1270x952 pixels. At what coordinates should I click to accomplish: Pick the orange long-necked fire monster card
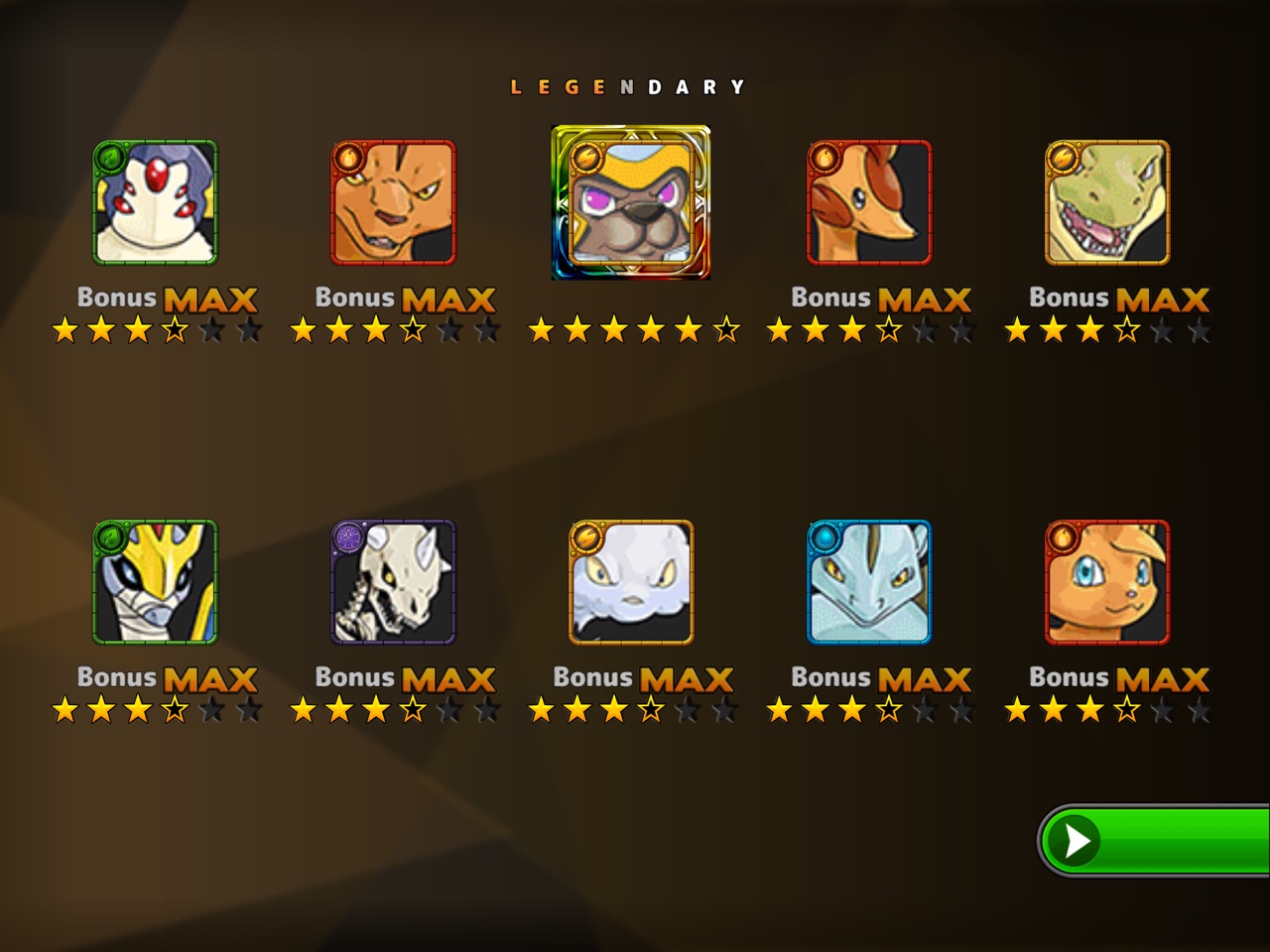click(x=869, y=203)
